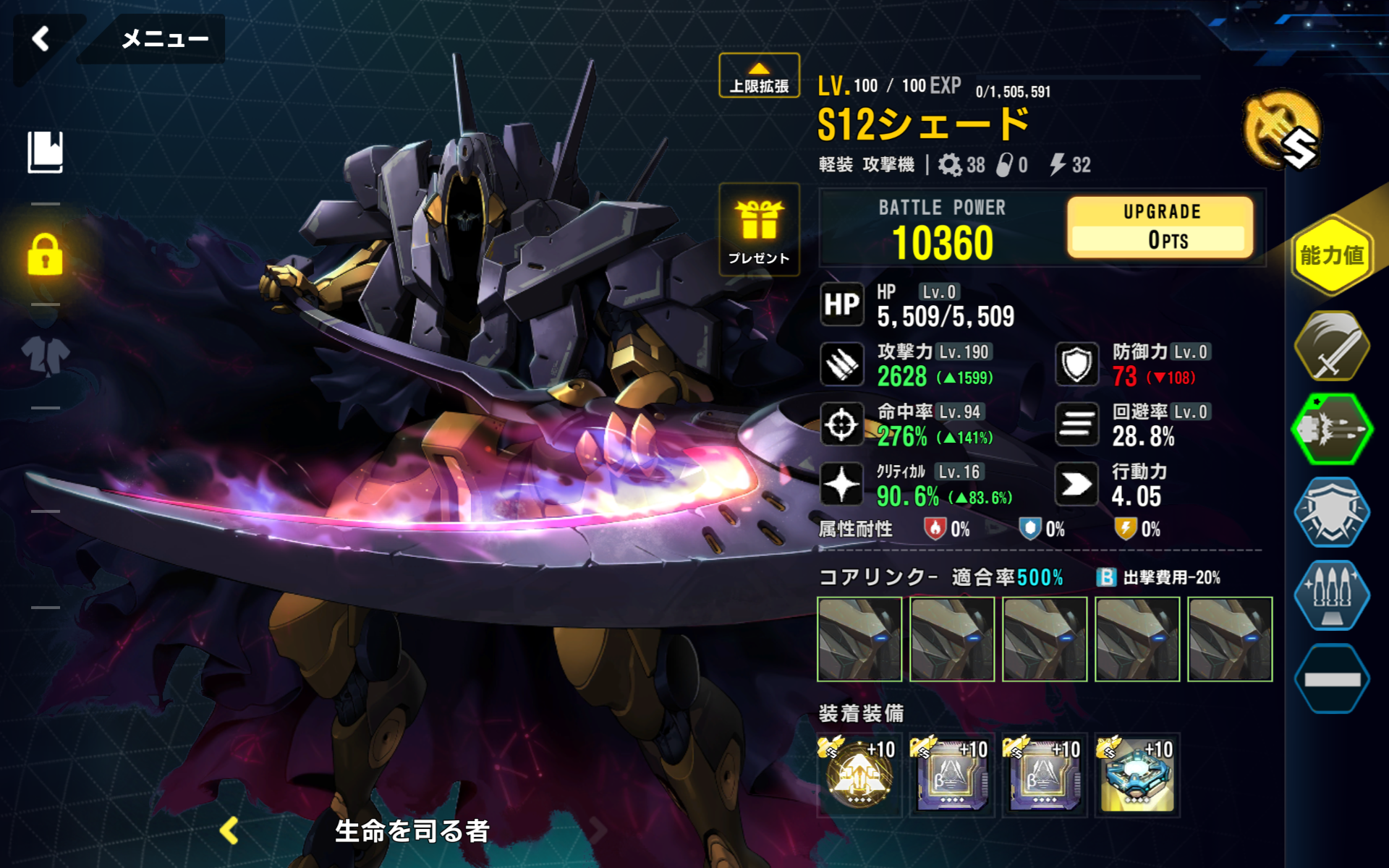Select the blue hexagon minus tab
1389x868 pixels.
click(1331, 678)
